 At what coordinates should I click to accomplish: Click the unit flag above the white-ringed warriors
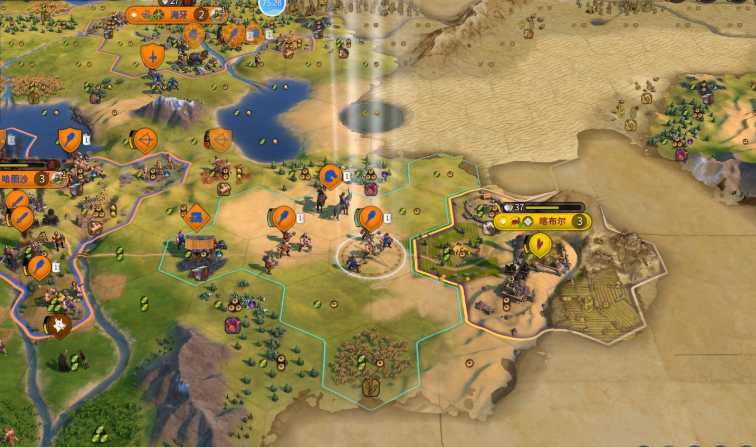pyautogui.click(x=370, y=217)
